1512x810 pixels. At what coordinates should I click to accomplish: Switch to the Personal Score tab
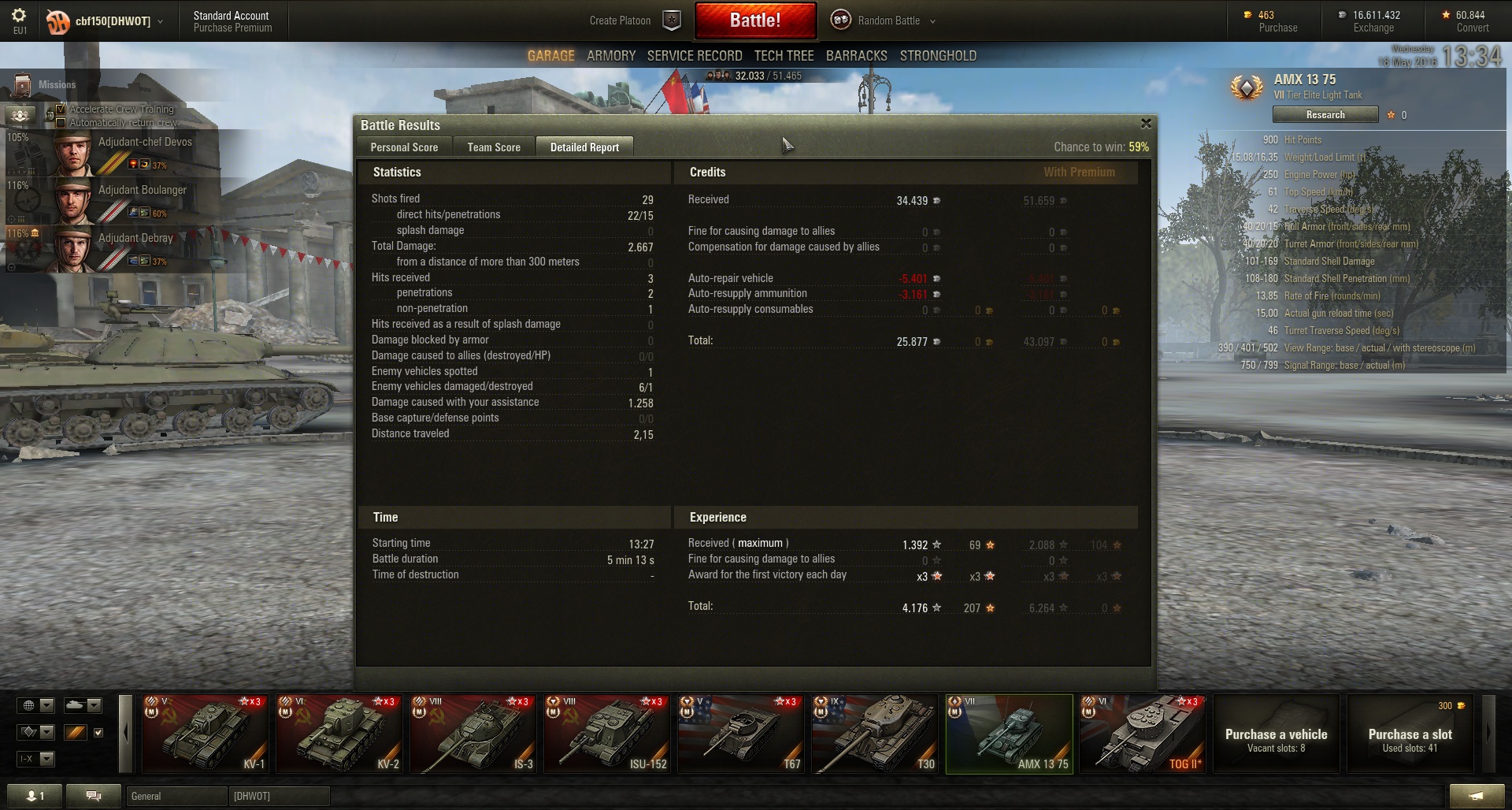(x=404, y=147)
